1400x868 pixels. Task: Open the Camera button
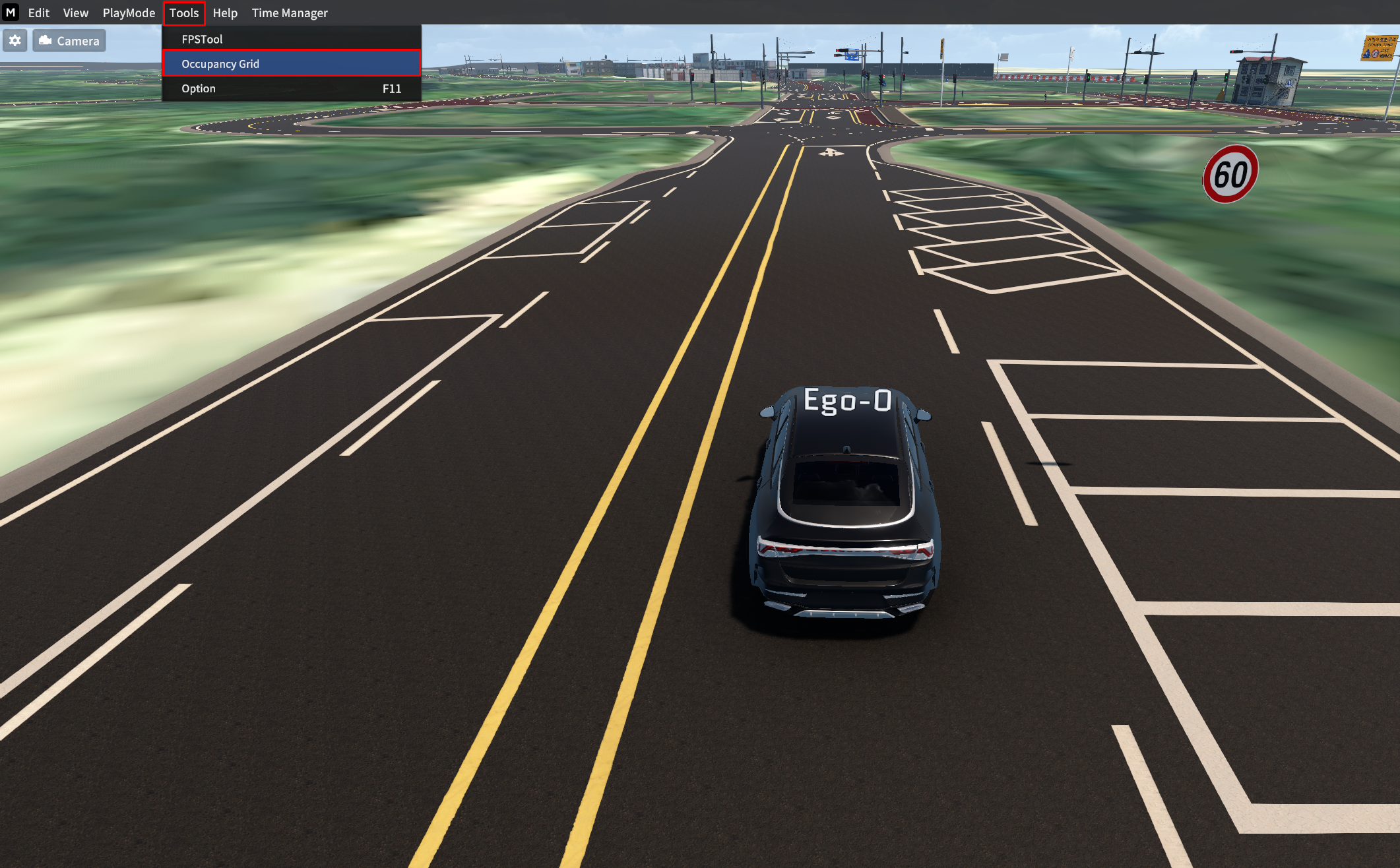(x=69, y=41)
